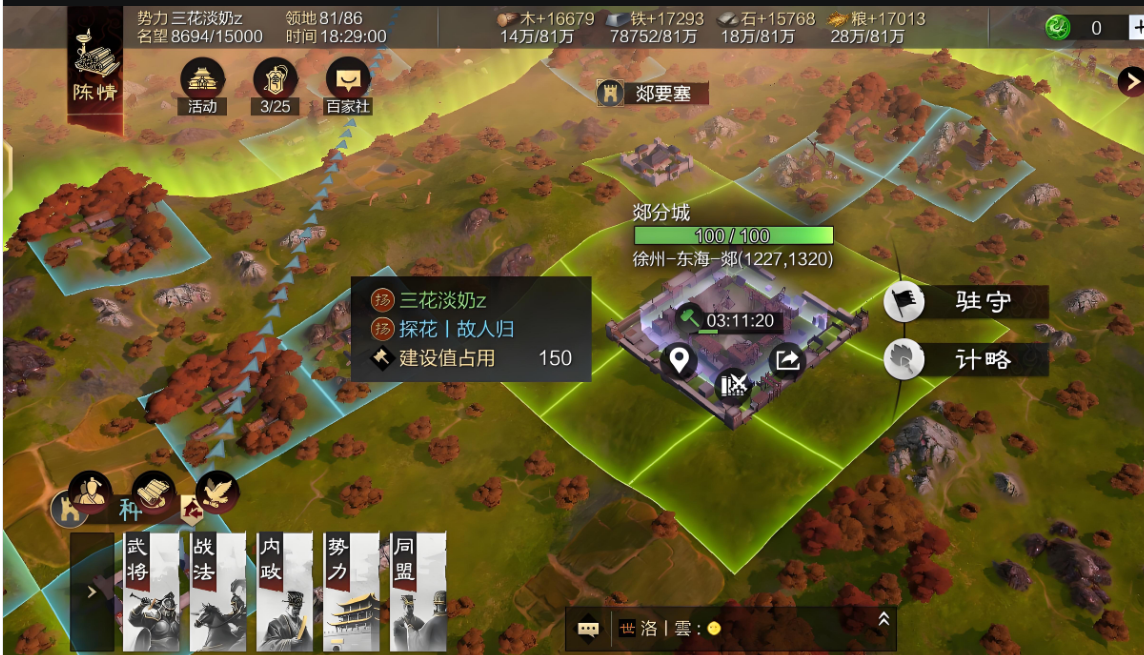Click the plus button beside the jade currency
Screen dimensions: 1144x655
coord(1137,28)
